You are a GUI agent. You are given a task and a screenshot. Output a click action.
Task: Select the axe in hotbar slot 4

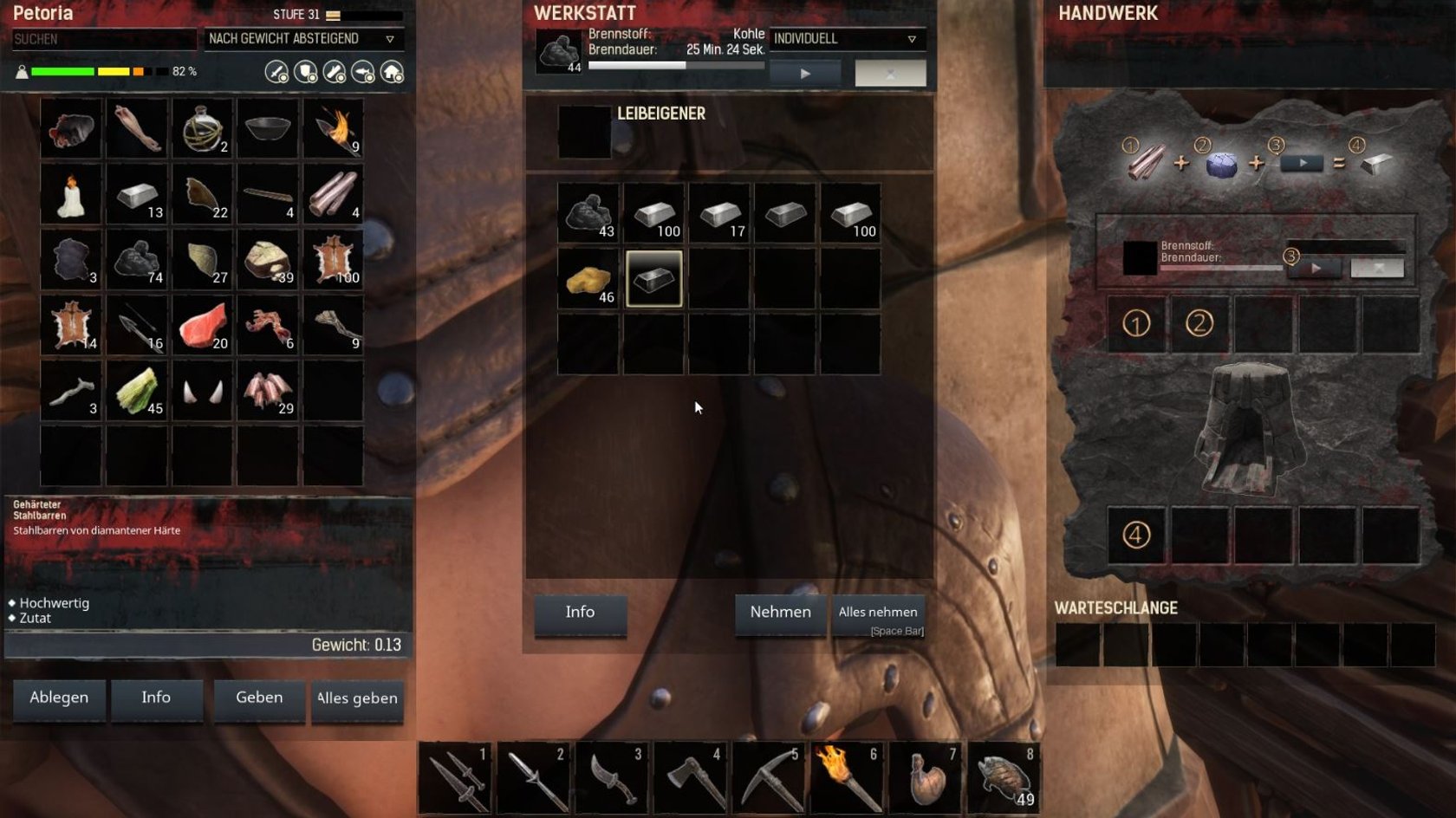(691, 777)
